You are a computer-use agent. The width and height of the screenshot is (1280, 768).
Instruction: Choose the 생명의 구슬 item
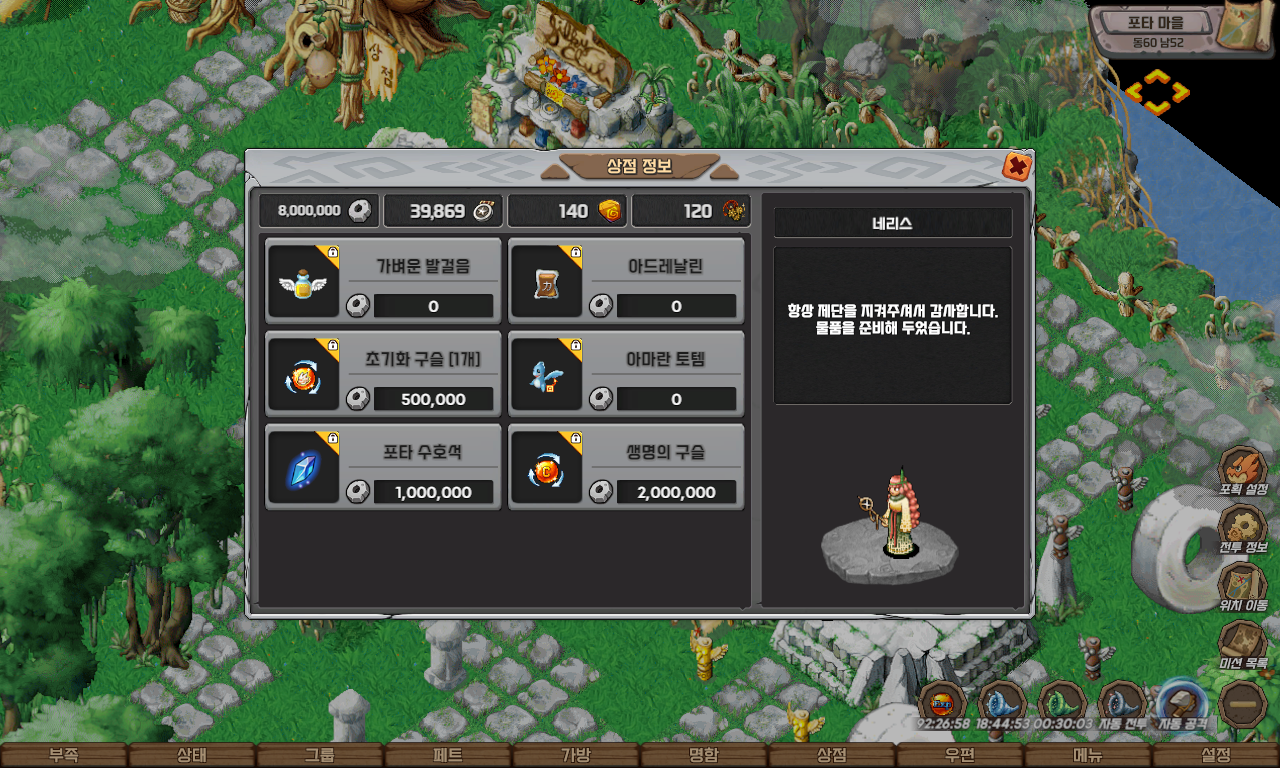click(x=626, y=467)
